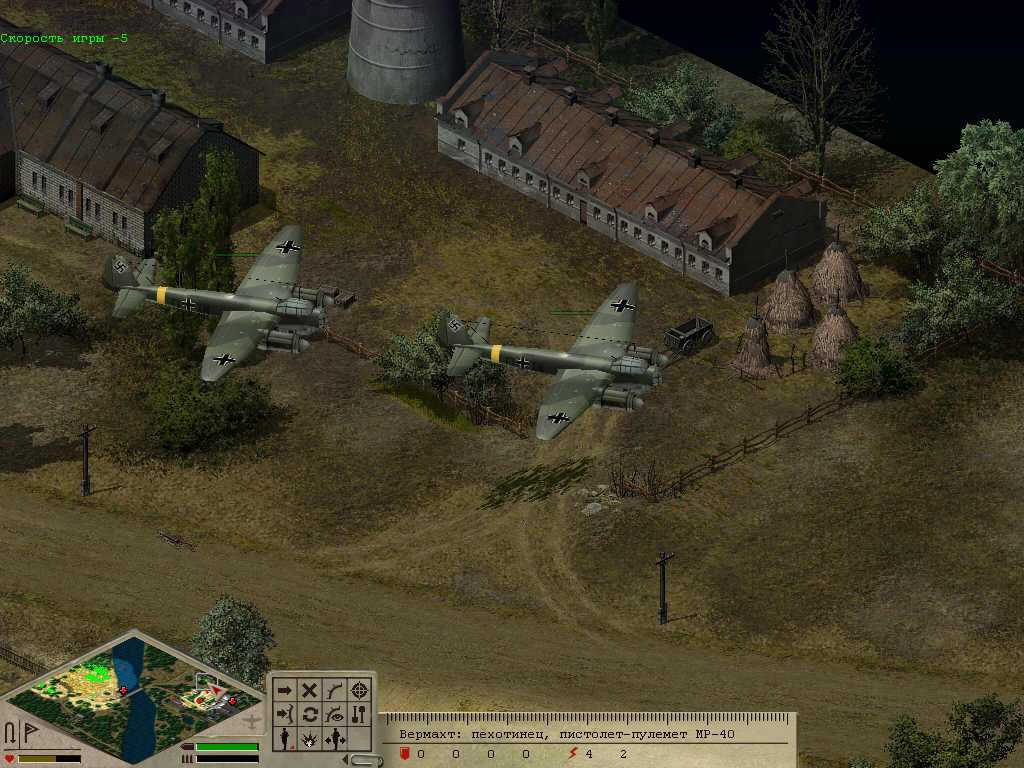The height and width of the screenshot is (768, 1024).
Task: Select the arrow-into-arc command icon
Action: [285, 714]
